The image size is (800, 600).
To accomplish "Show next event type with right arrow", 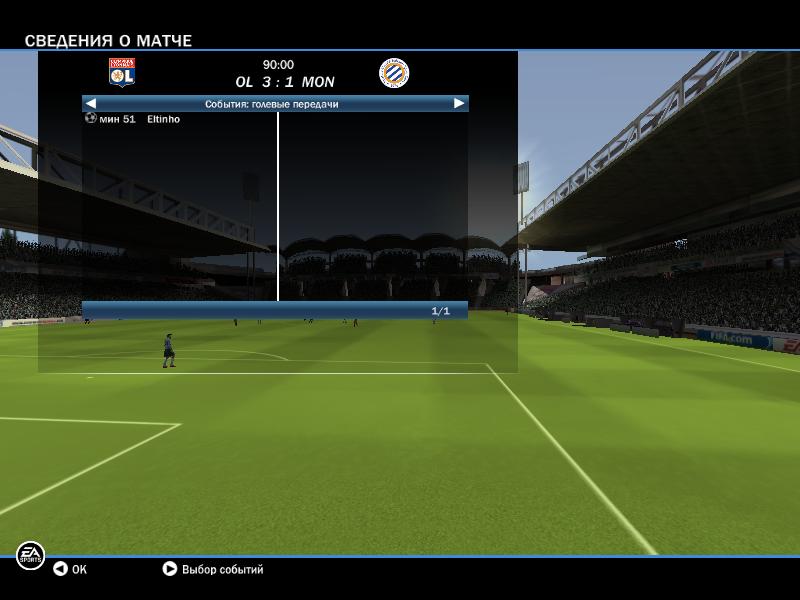I will coord(459,103).
